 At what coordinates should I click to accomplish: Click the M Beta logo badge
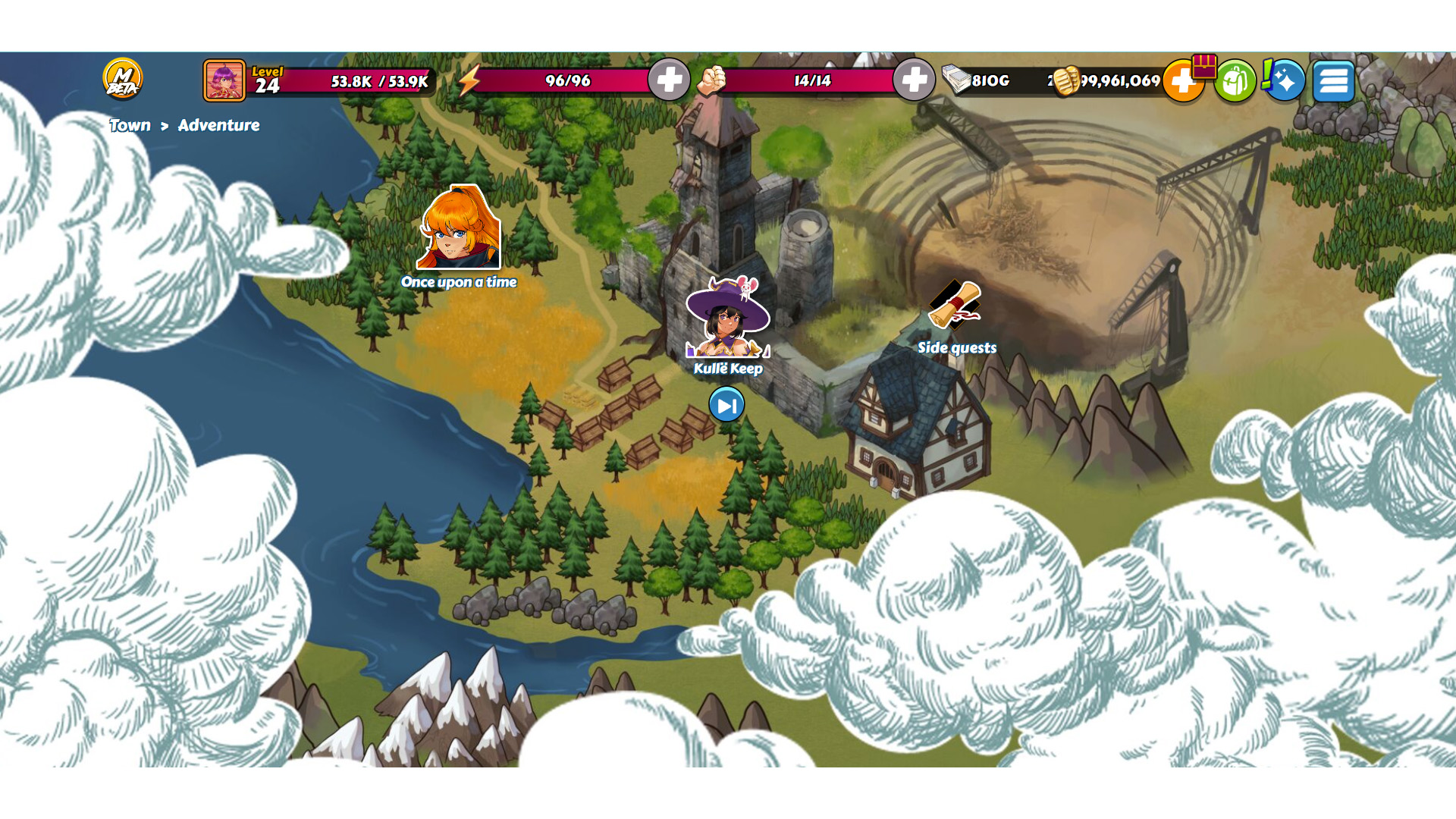[122, 79]
